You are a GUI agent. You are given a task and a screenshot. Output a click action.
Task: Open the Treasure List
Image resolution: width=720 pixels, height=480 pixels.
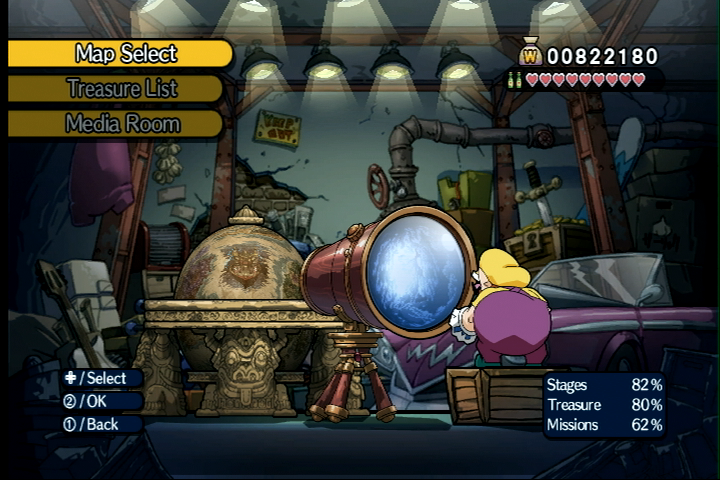(121, 89)
